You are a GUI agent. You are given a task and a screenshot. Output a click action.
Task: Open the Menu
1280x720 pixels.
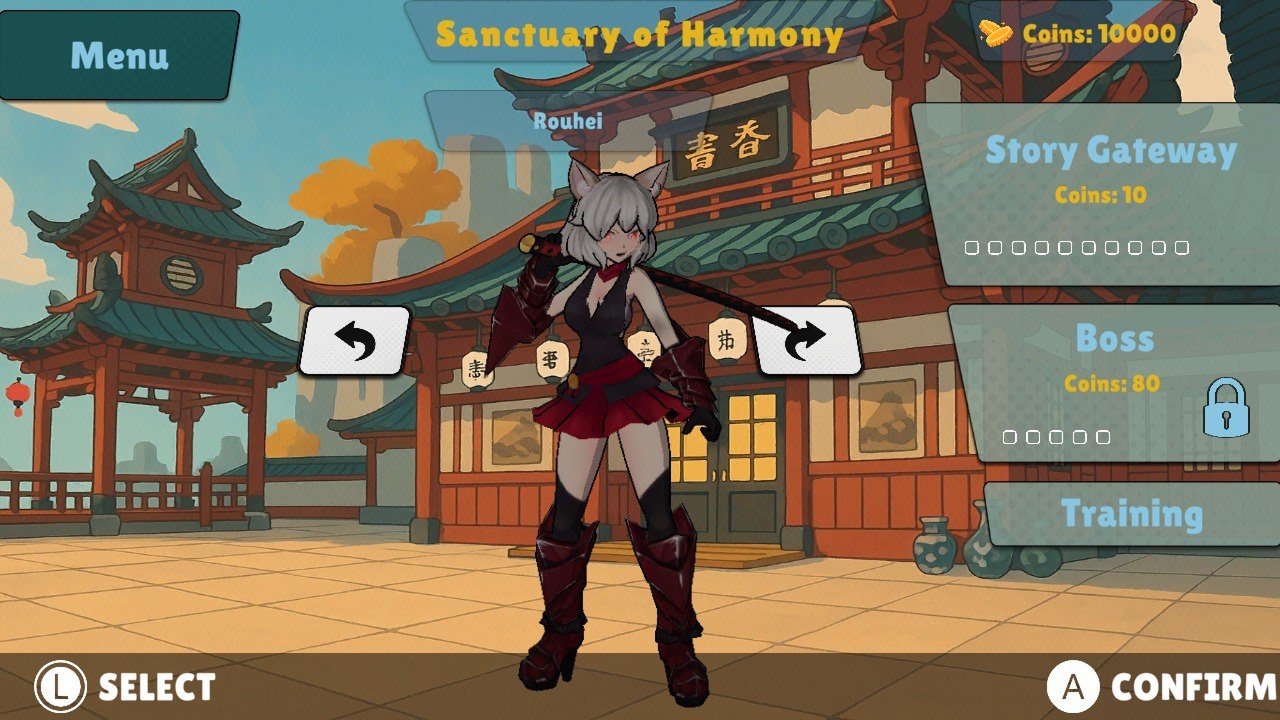pos(115,56)
